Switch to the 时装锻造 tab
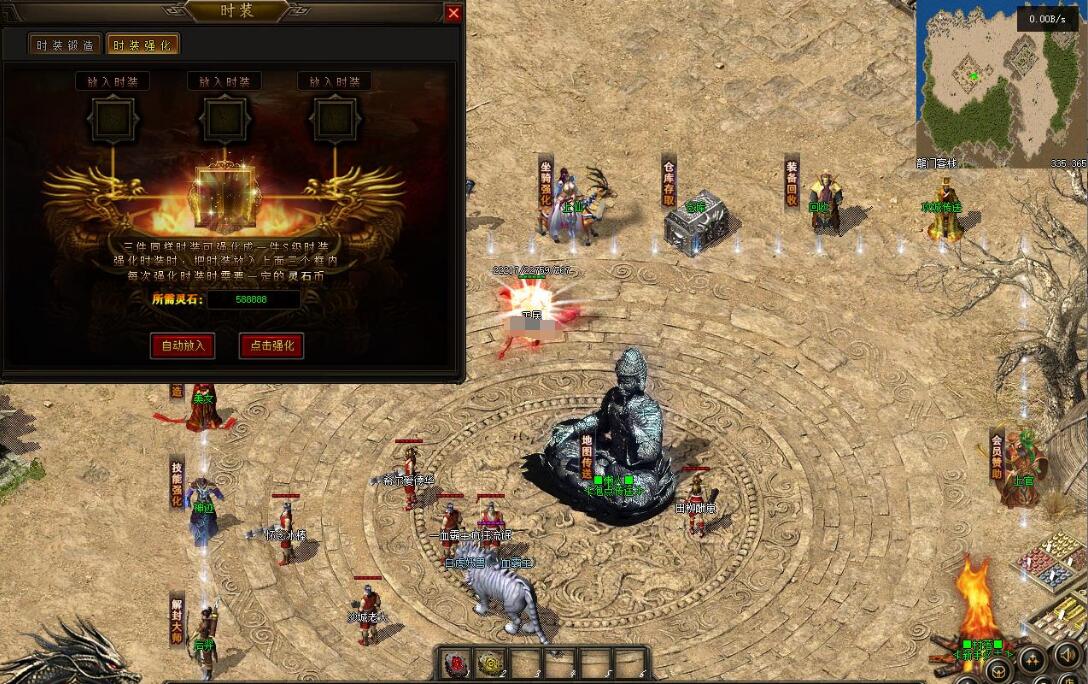This screenshot has height=684, width=1088. click(65, 45)
